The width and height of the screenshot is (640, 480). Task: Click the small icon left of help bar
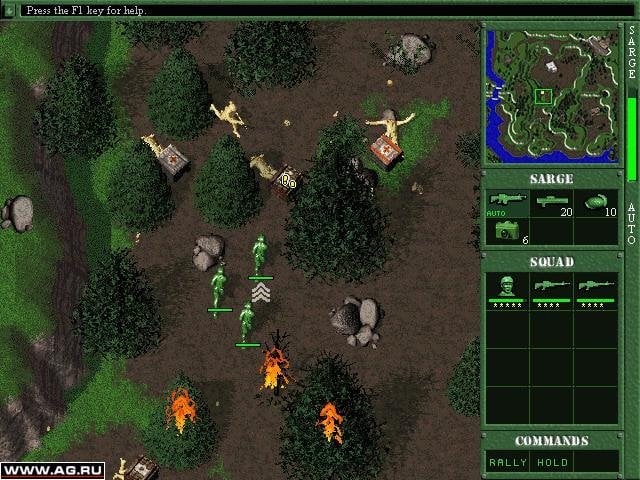click(9, 9)
